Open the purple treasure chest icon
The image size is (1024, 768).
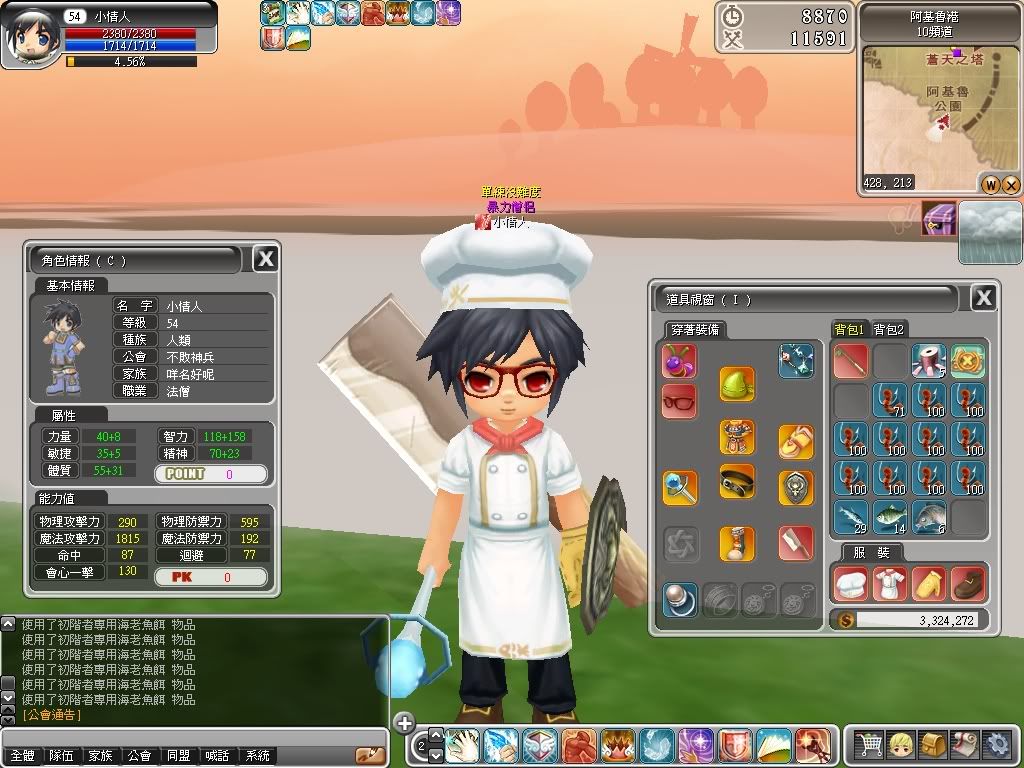pos(939,218)
